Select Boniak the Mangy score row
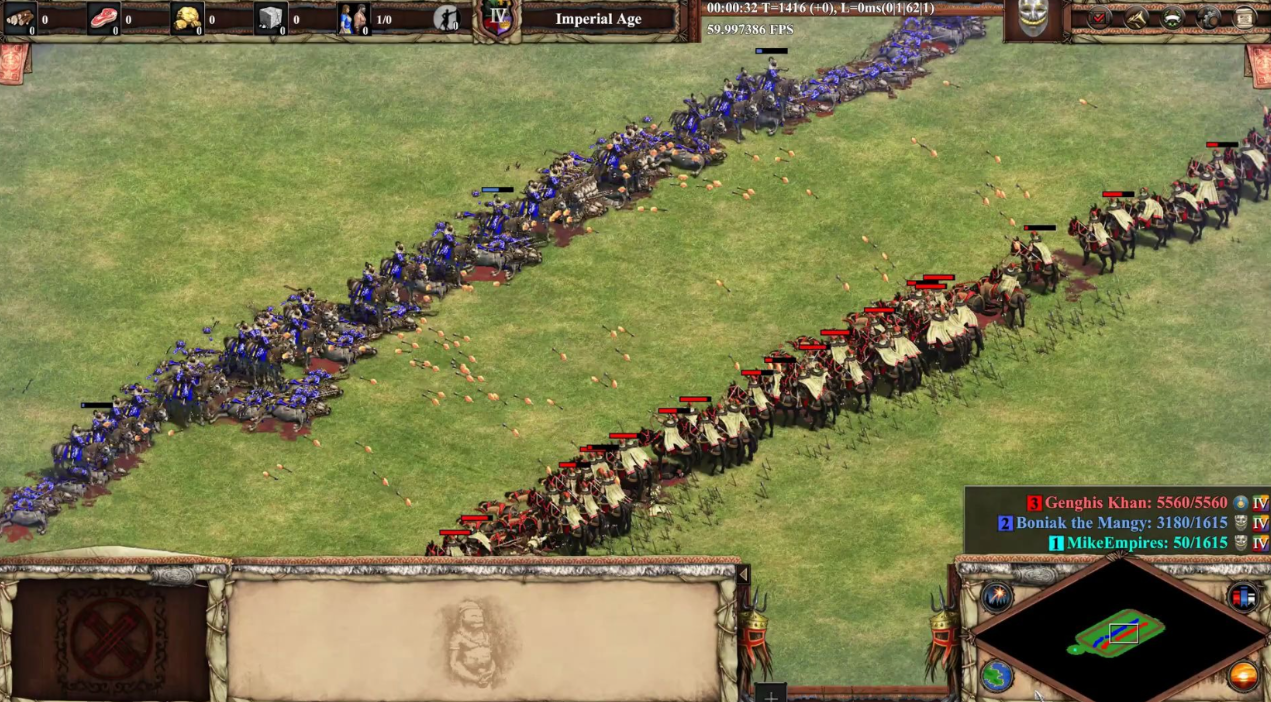Image resolution: width=1271 pixels, height=702 pixels. point(1120,523)
